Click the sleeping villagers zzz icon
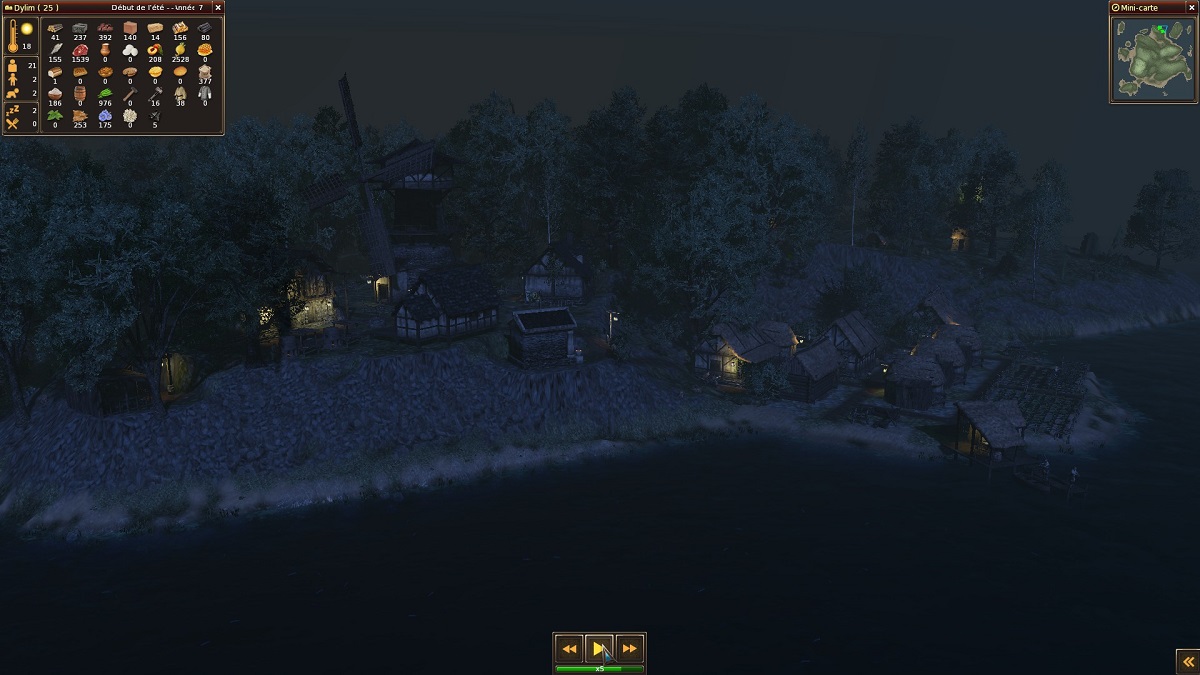1200x675 pixels. click(x=13, y=110)
